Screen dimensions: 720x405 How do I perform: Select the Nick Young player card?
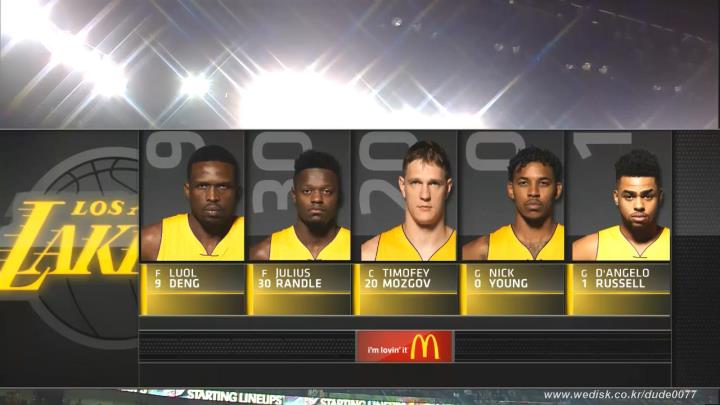(512, 220)
